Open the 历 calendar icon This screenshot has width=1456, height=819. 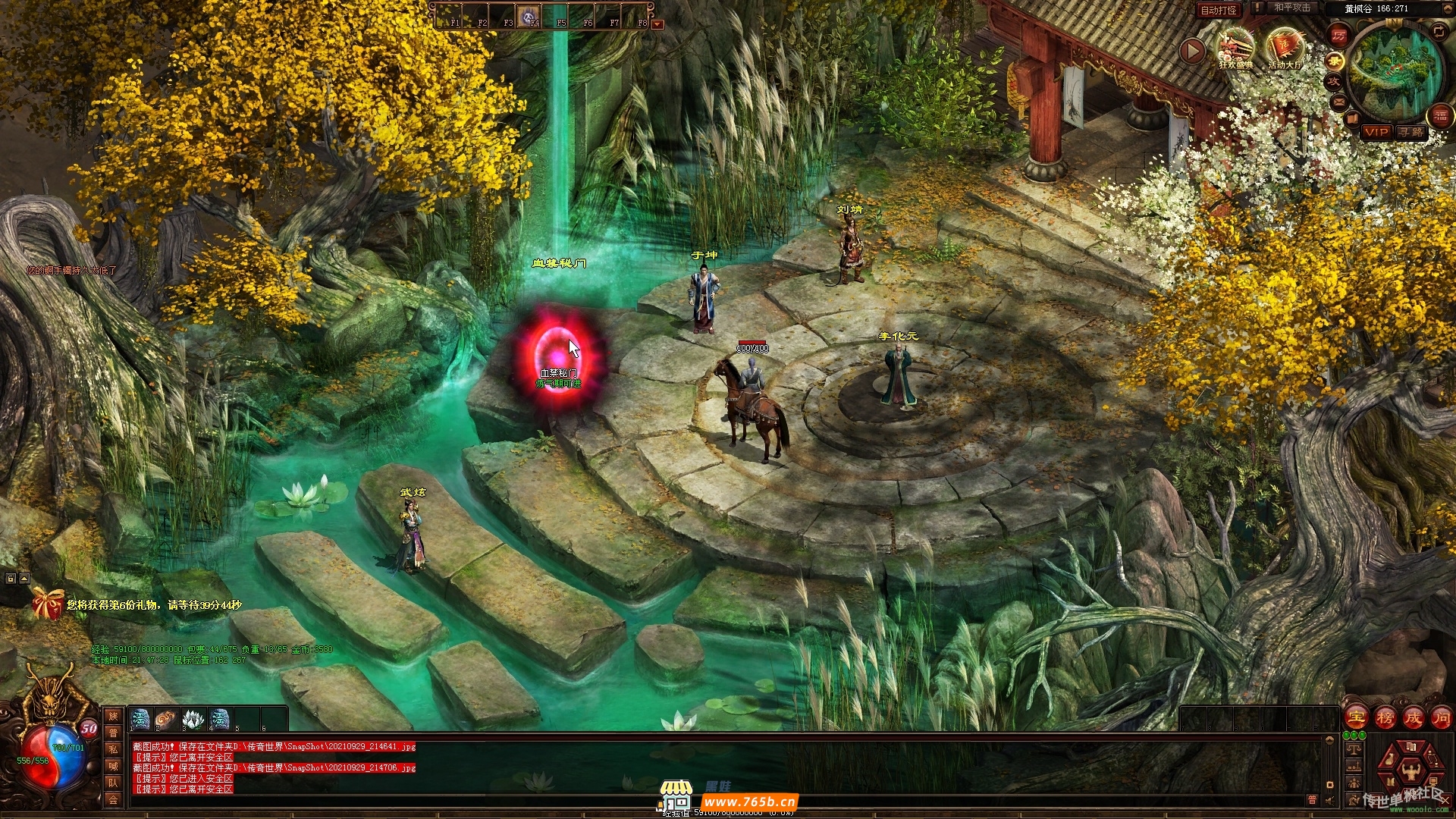pyautogui.click(x=1339, y=36)
